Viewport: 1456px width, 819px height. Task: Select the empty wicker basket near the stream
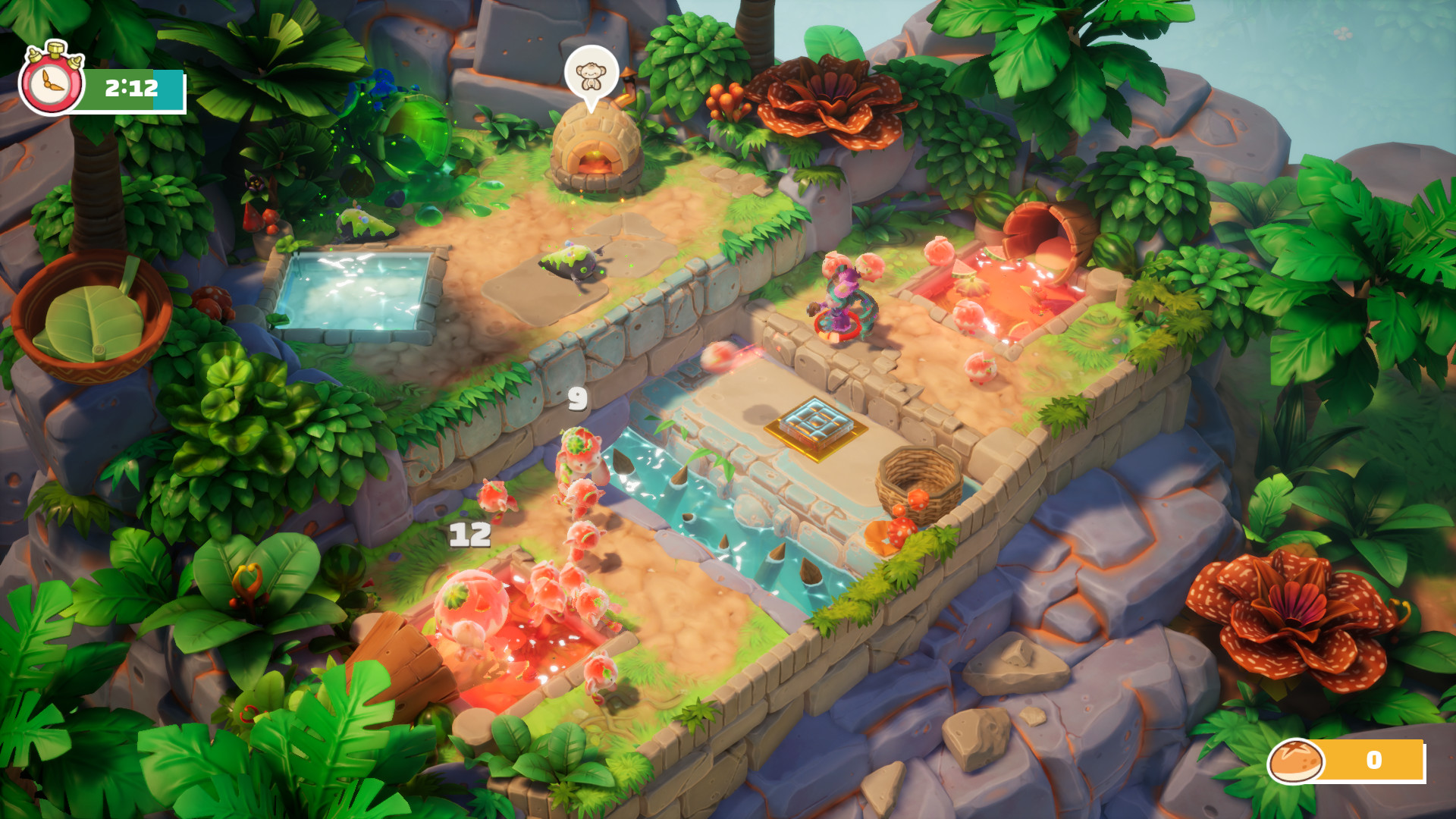click(x=918, y=482)
